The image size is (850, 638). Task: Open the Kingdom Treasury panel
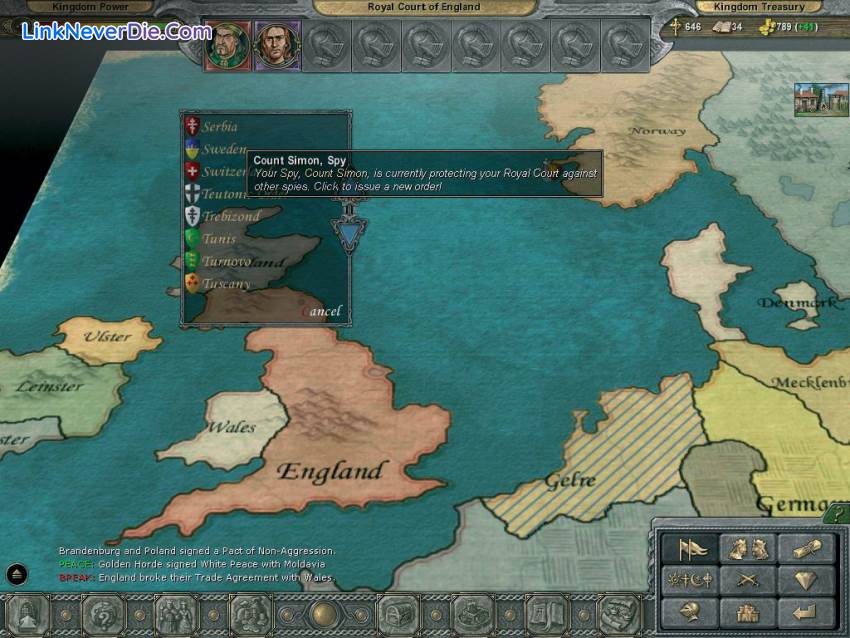[758, 7]
